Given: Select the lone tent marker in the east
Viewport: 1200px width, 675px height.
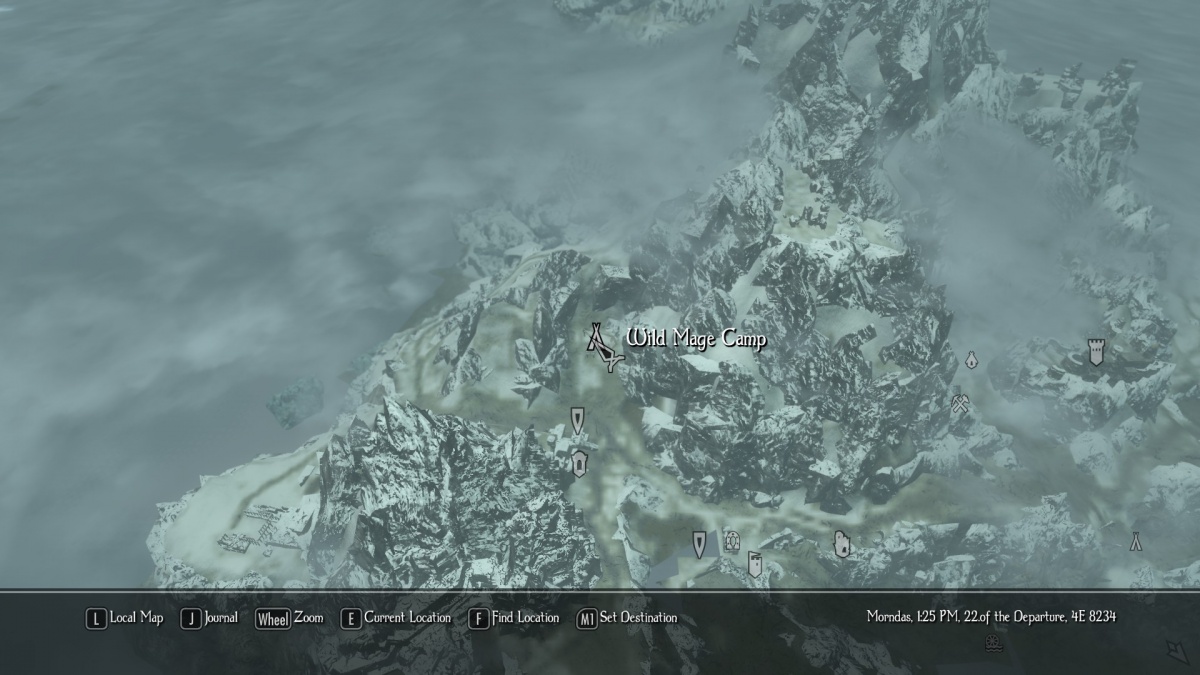Looking at the screenshot, I should 1135,541.
